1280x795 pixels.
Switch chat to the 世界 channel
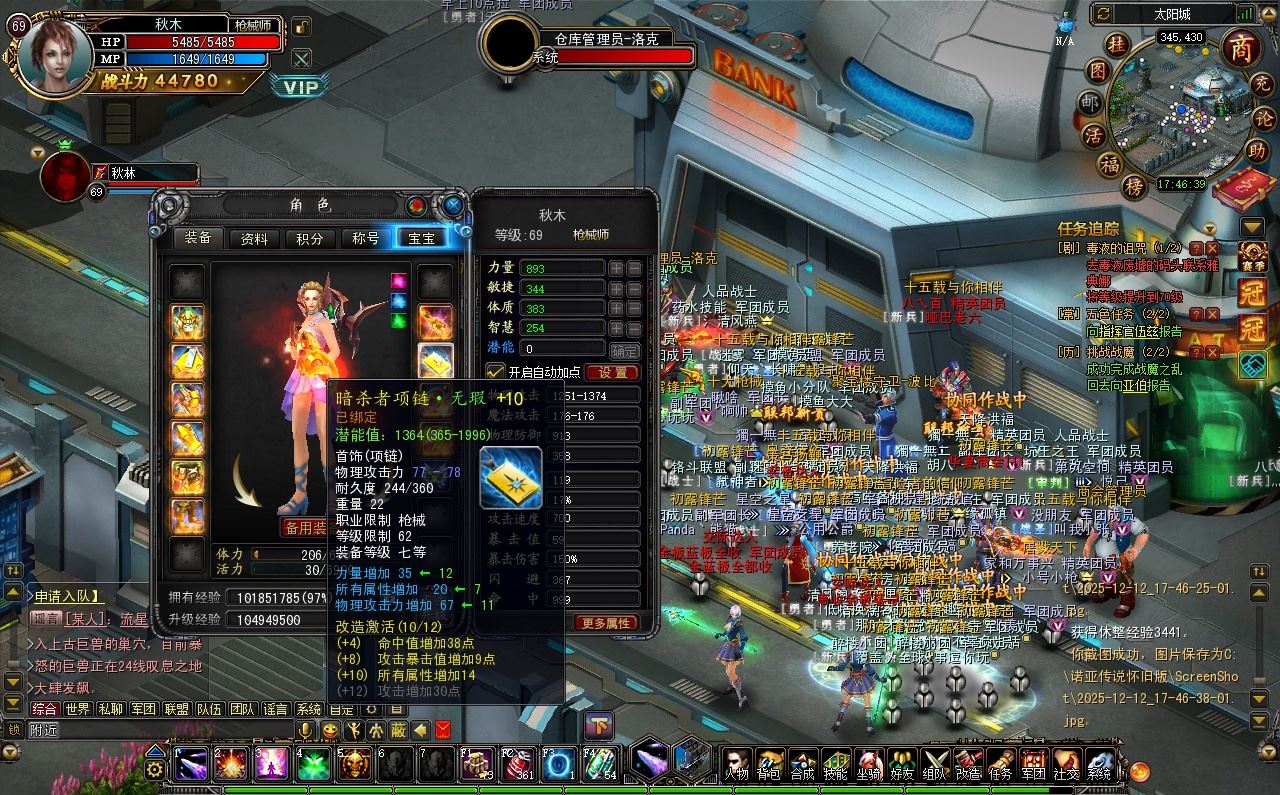coord(77,708)
